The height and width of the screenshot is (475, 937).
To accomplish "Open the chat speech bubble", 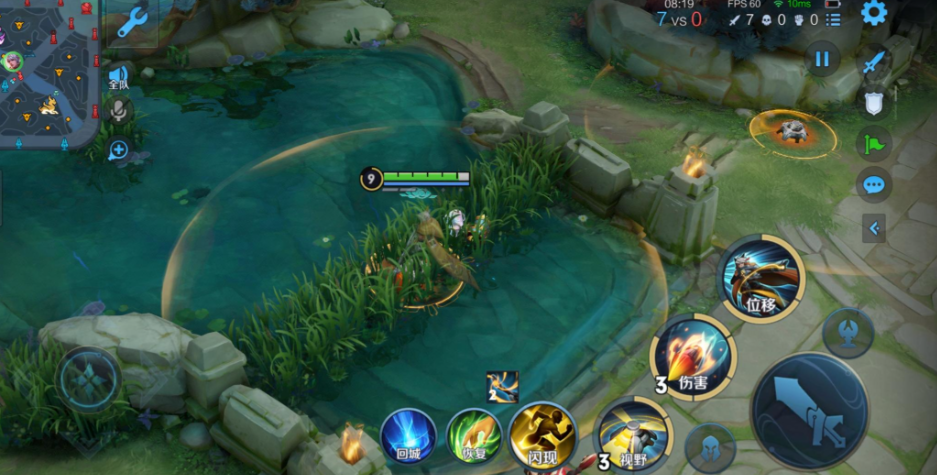I will pyautogui.click(x=874, y=185).
